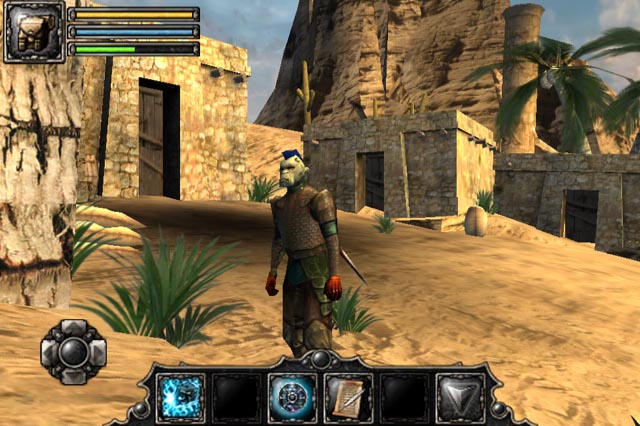
Task: Click the round orb atop the hotbar
Action: coord(320,359)
